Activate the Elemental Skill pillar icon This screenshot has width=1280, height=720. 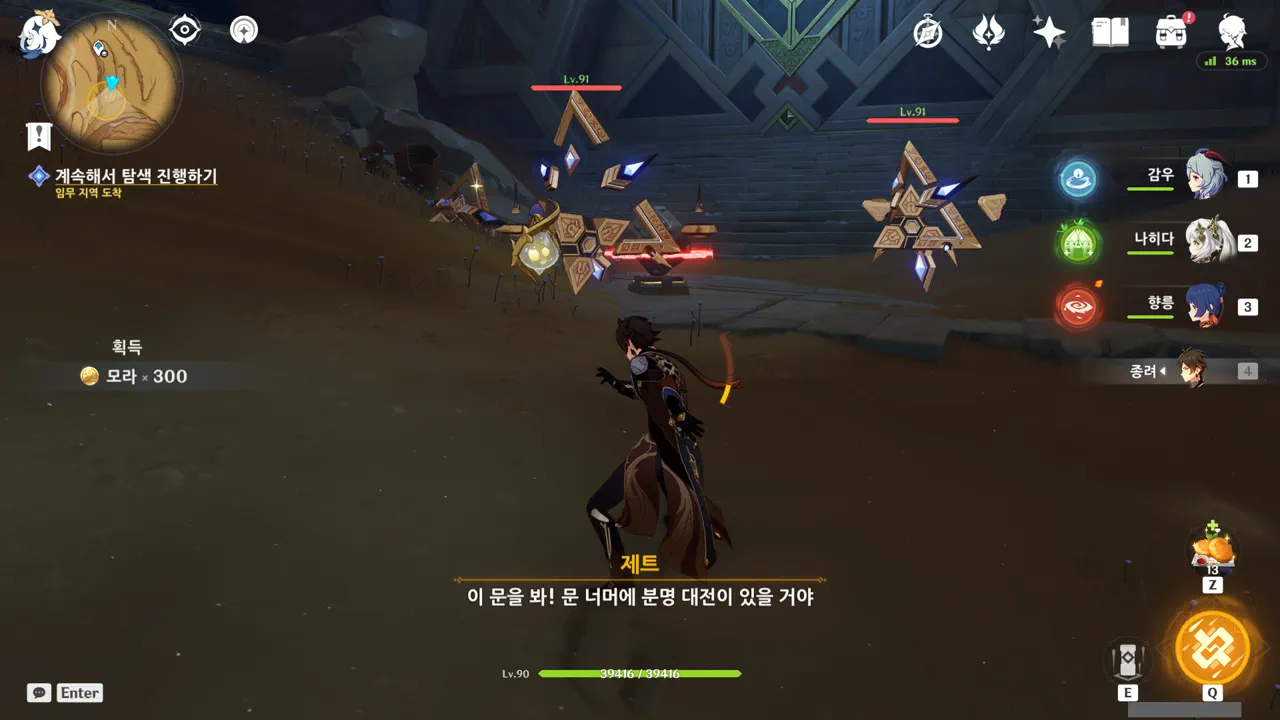point(1128,659)
